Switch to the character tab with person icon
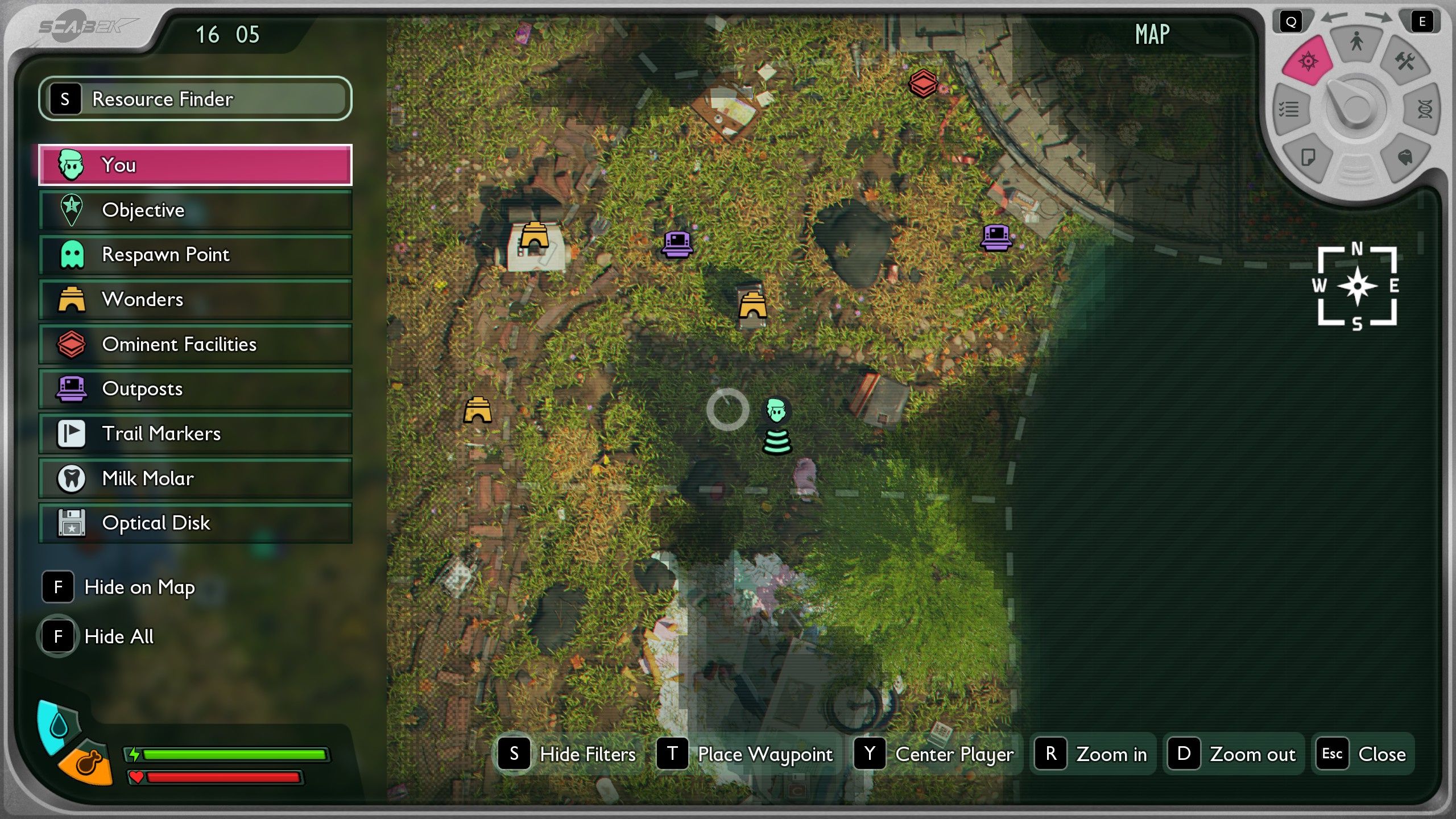 coord(1357,42)
